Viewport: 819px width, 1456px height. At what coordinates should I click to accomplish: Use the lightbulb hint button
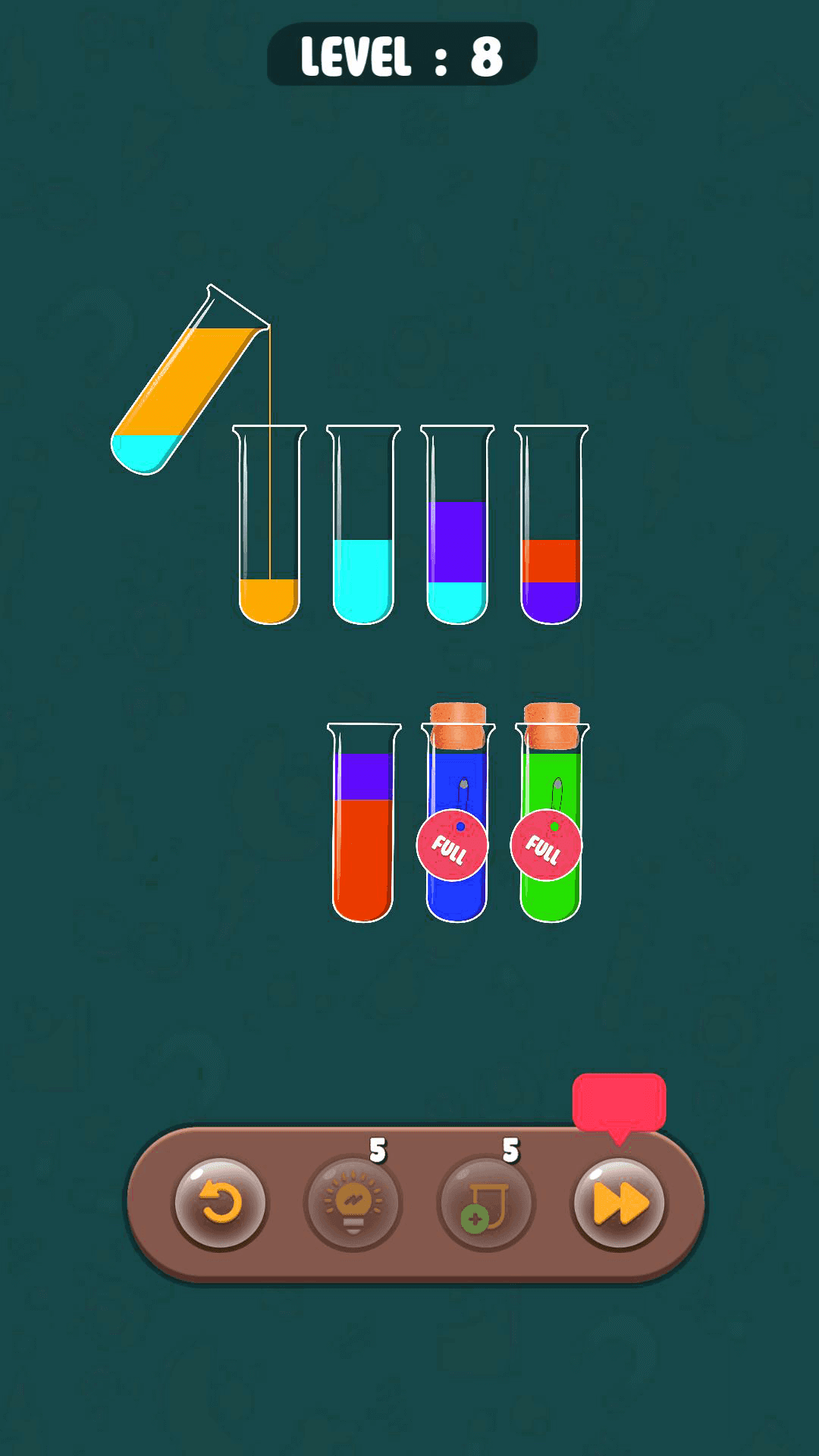(353, 1203)
